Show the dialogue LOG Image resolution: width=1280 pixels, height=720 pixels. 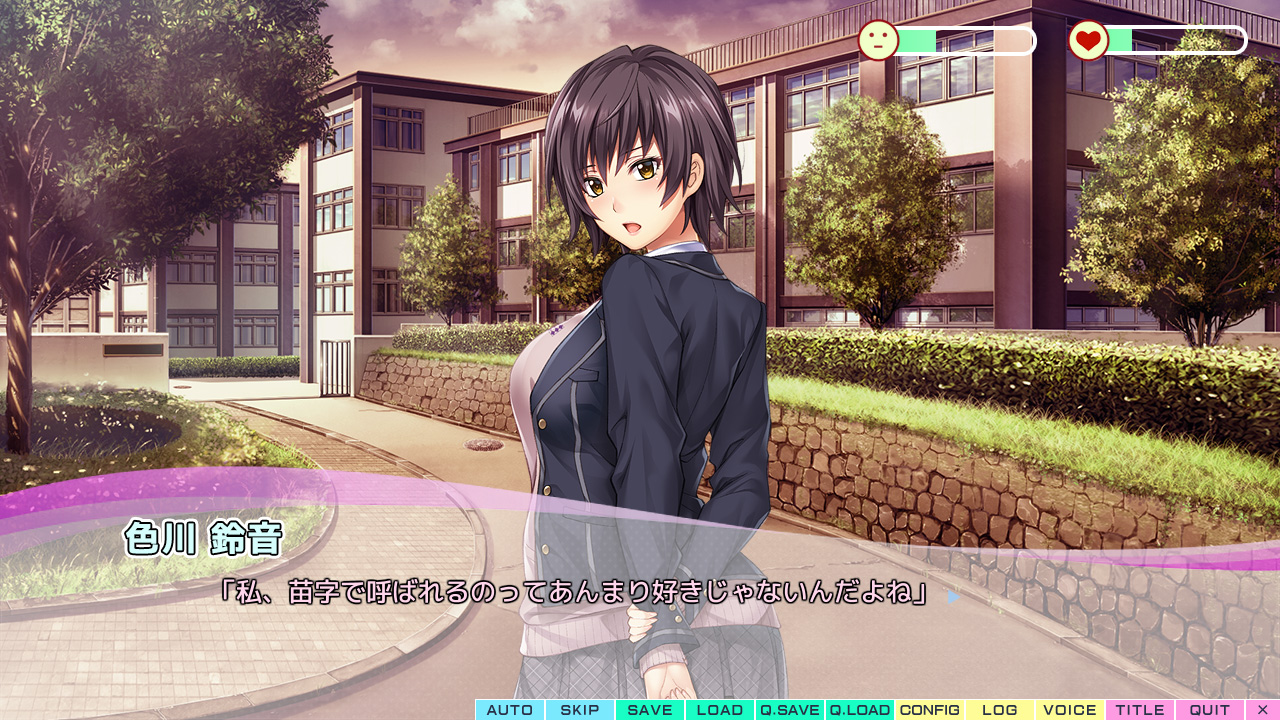click(1000, 710)
